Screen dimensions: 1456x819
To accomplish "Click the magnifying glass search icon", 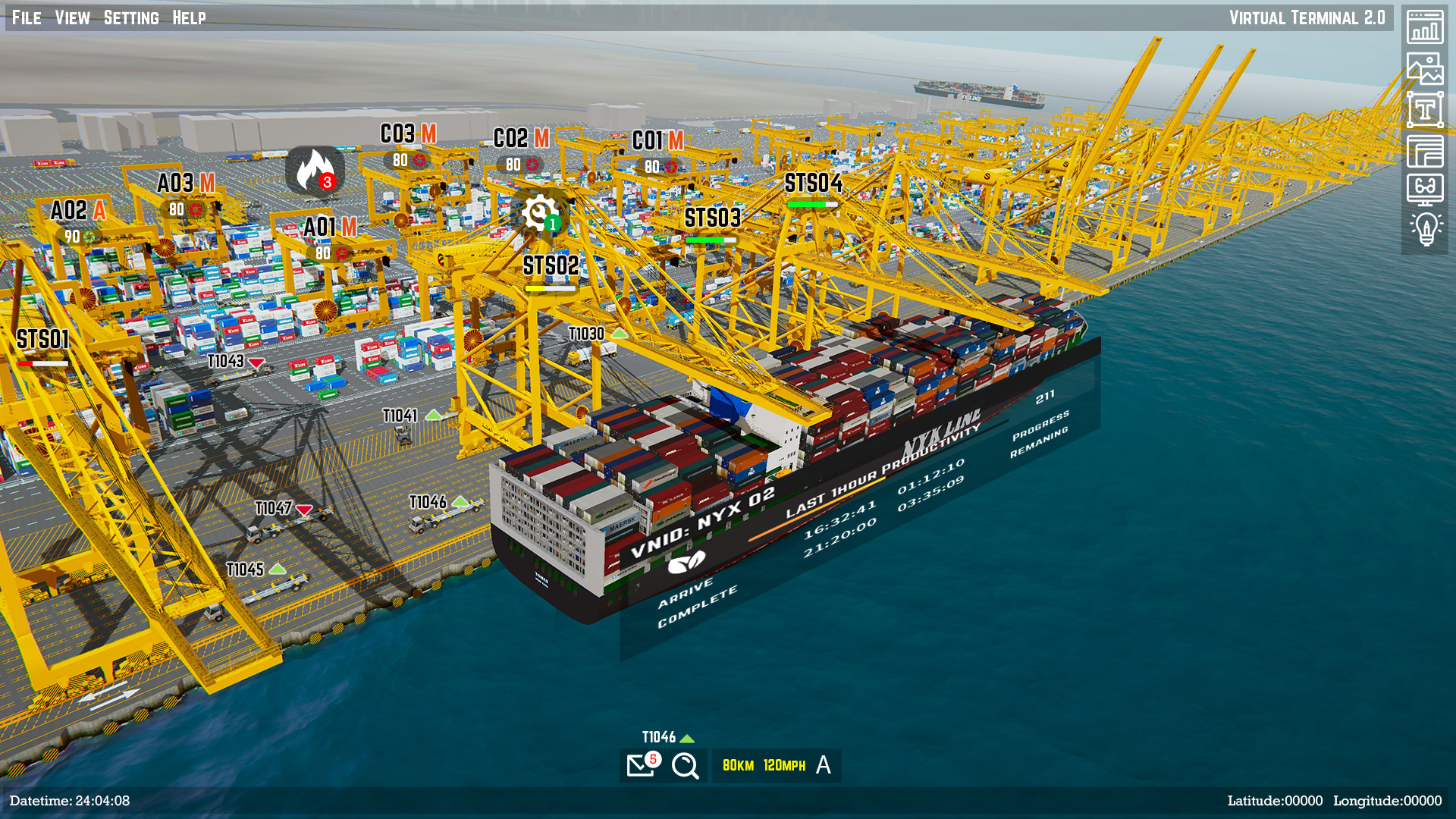I will click(686, 766).
